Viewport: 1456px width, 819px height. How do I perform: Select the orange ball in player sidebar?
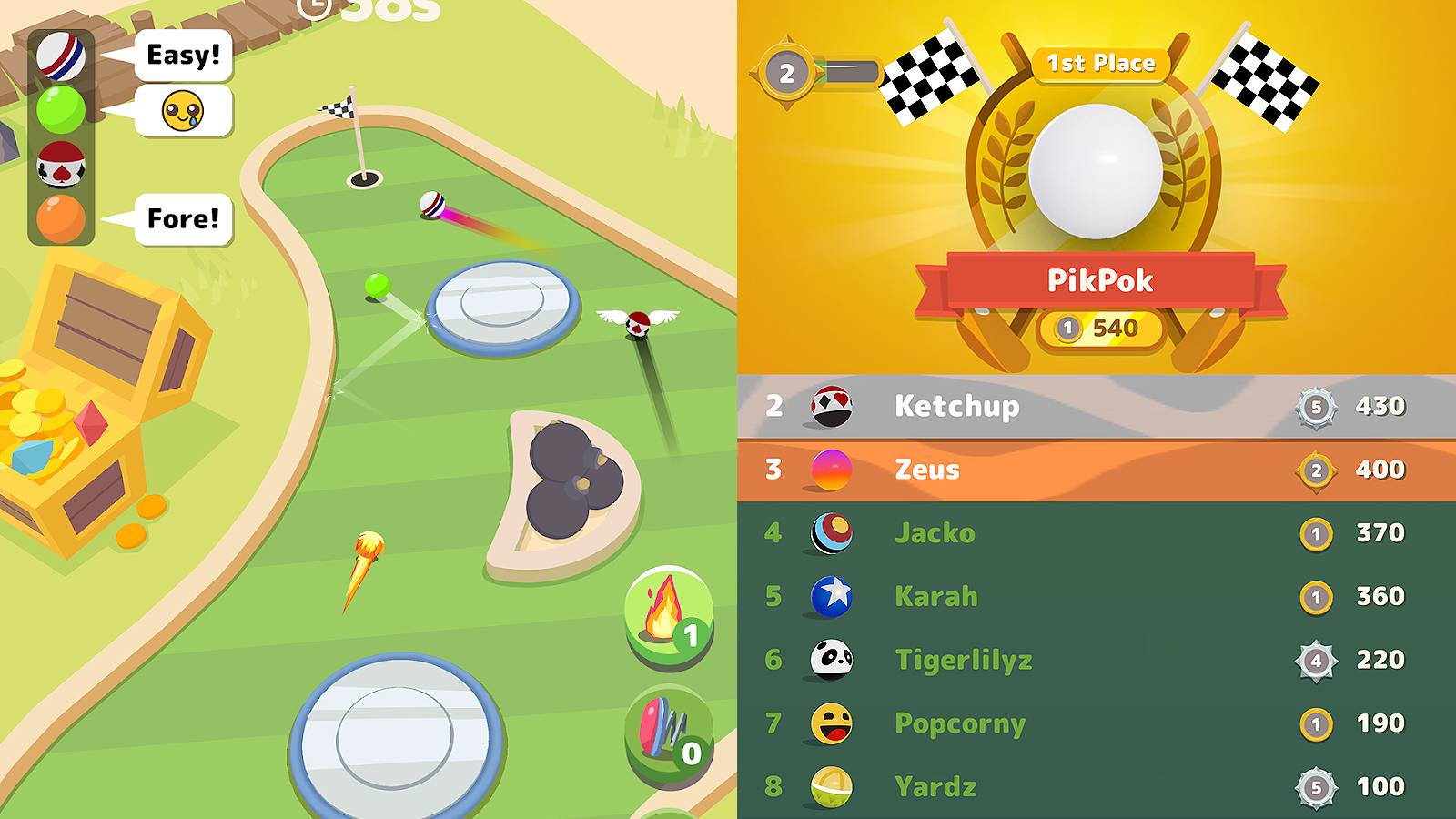(61, 217)
